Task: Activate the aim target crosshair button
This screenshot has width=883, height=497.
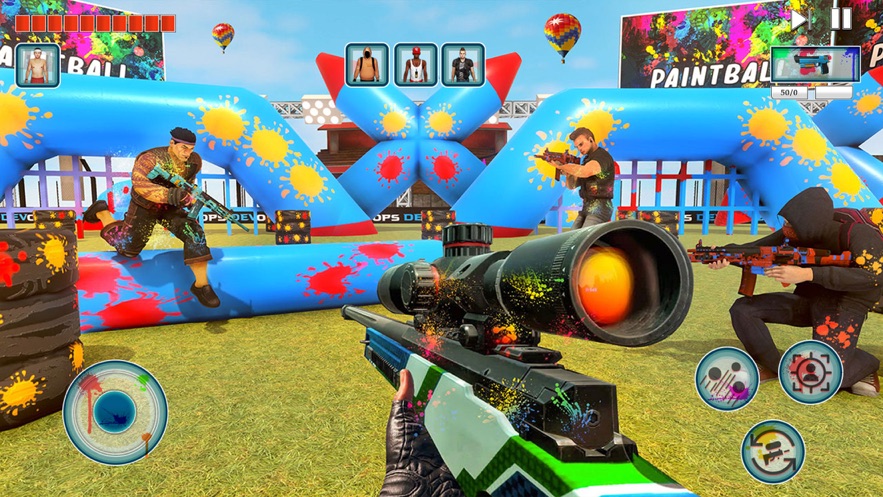Action: point(810,372)
